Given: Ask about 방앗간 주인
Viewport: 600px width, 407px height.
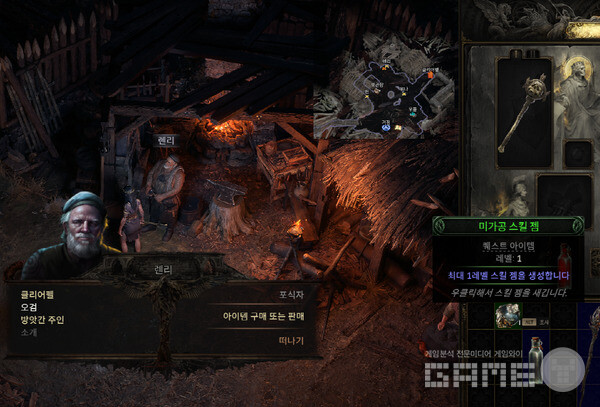Looking at the screenshot, I should 41,319.
